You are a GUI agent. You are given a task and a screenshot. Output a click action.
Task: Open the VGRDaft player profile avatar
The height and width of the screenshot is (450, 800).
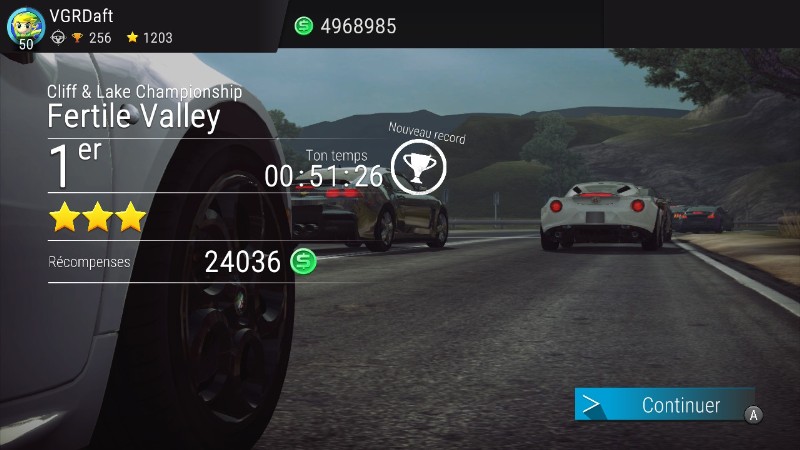26,25
